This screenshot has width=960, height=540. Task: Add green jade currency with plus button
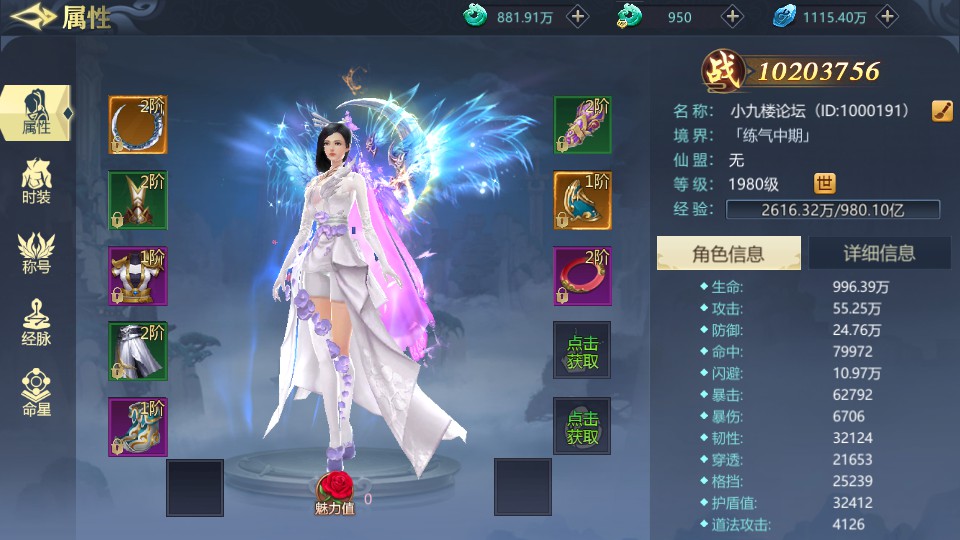pos(578,16)
